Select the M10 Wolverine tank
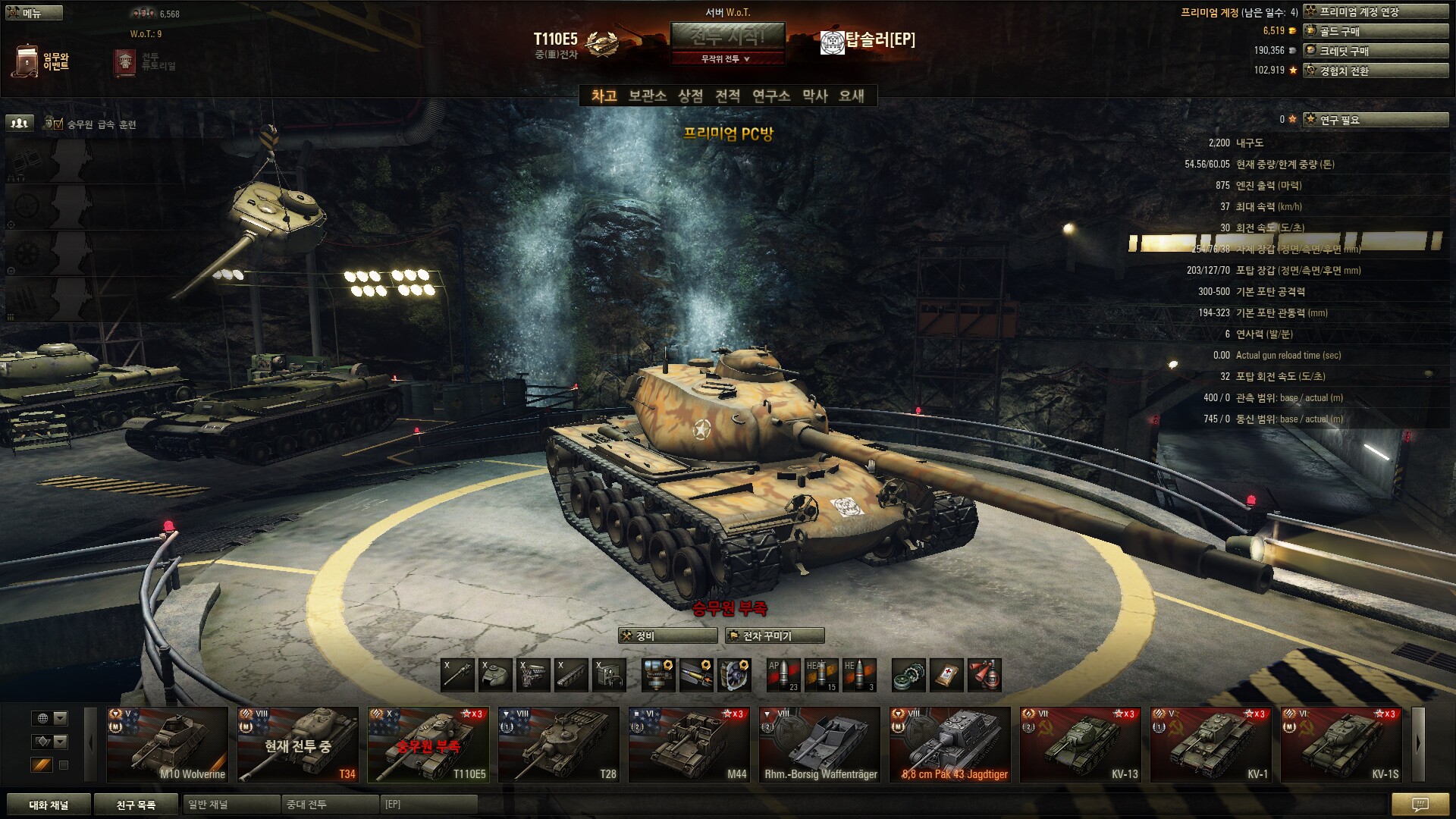 click(x=168, y=744)
